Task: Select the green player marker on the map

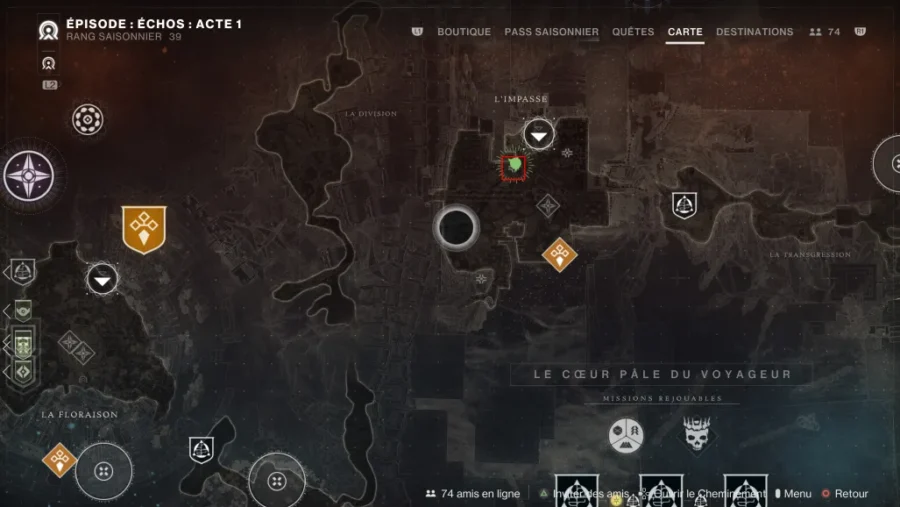Action: pos(515,165)
